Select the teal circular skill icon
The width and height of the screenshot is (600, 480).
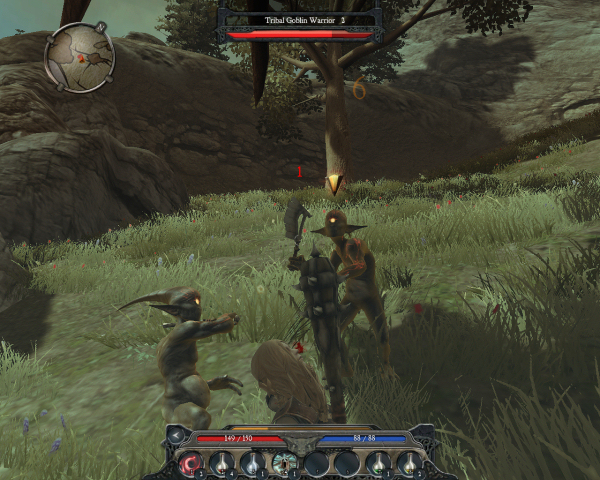(285, 463)
